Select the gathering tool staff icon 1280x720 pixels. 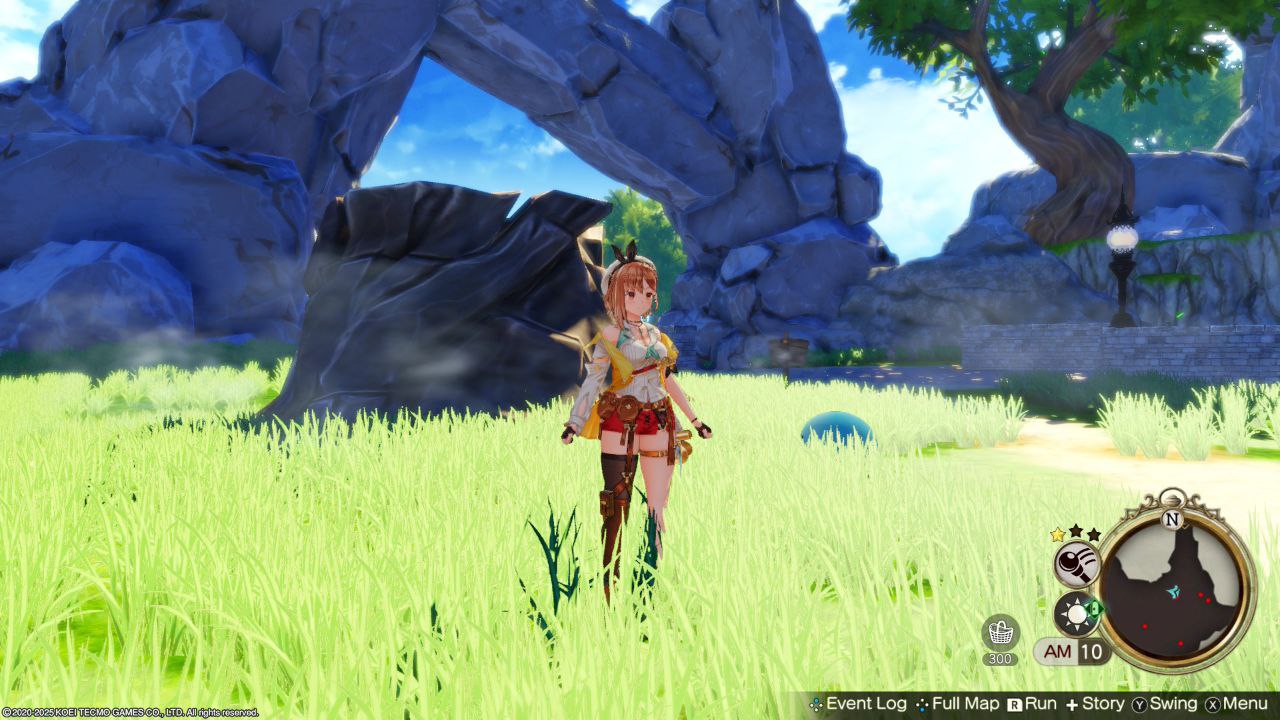[1077, 565]
